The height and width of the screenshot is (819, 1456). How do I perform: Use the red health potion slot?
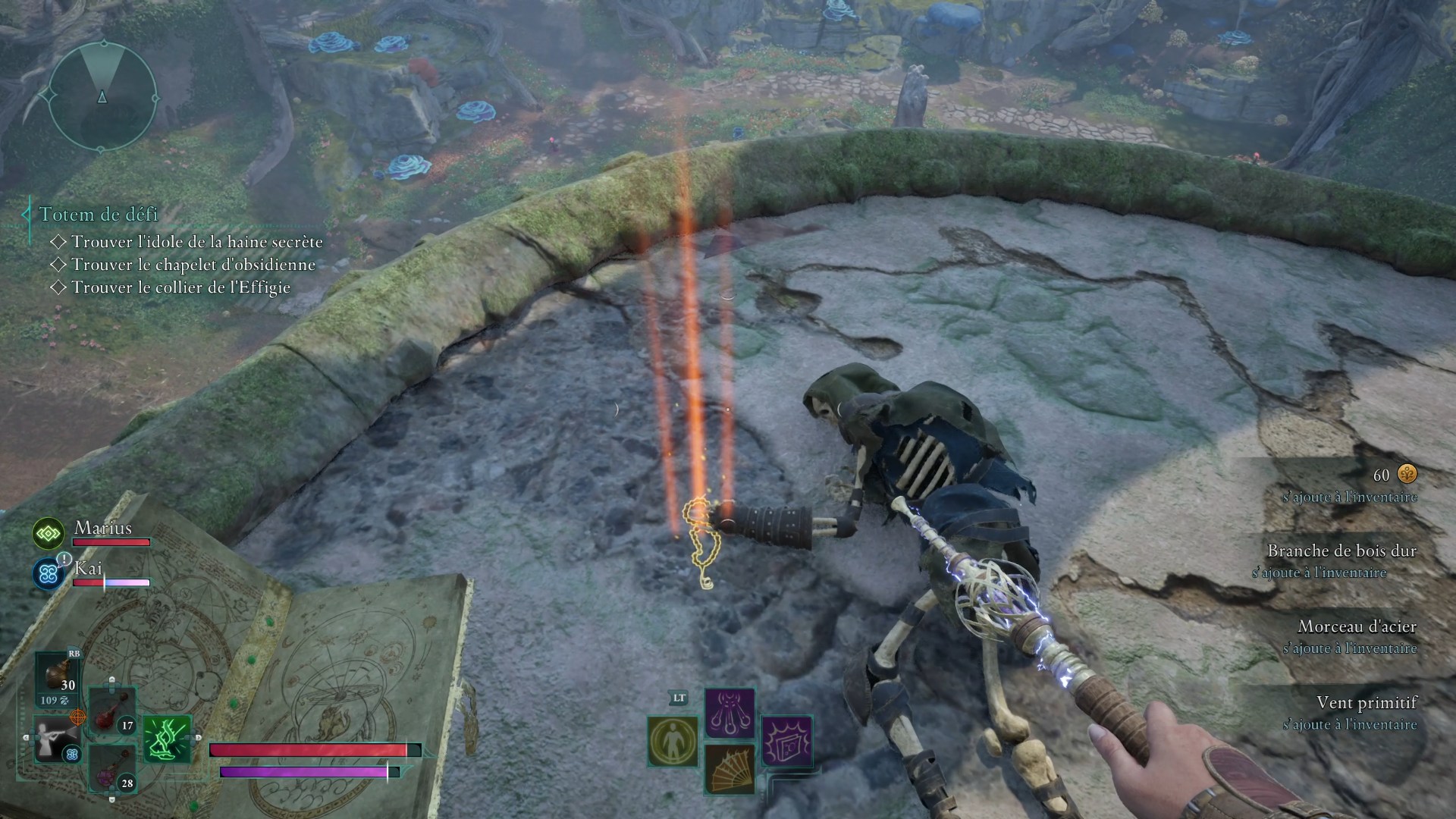point(112,711)
